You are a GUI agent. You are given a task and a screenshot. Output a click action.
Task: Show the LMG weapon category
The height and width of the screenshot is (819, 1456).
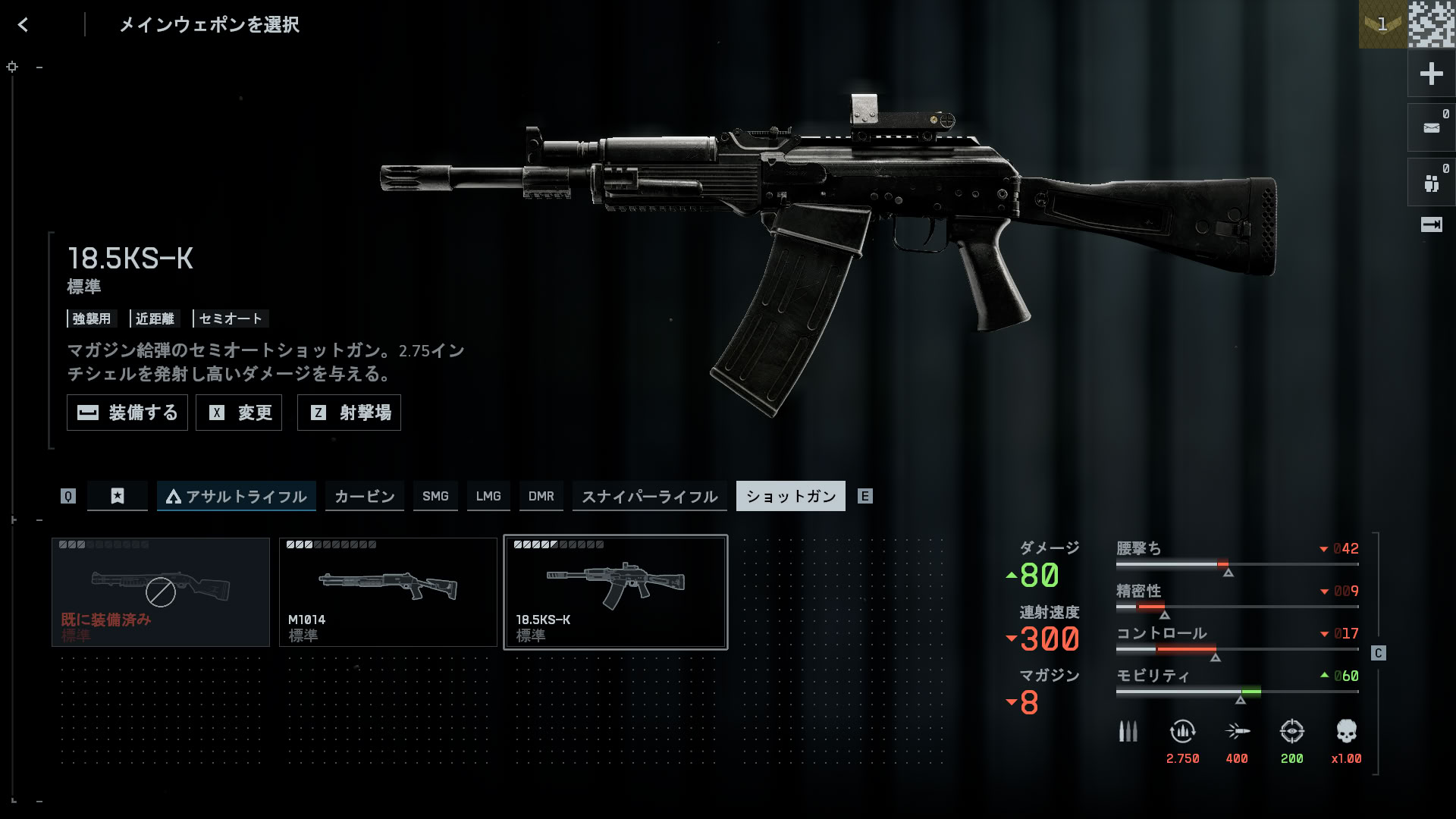[488, 496]
